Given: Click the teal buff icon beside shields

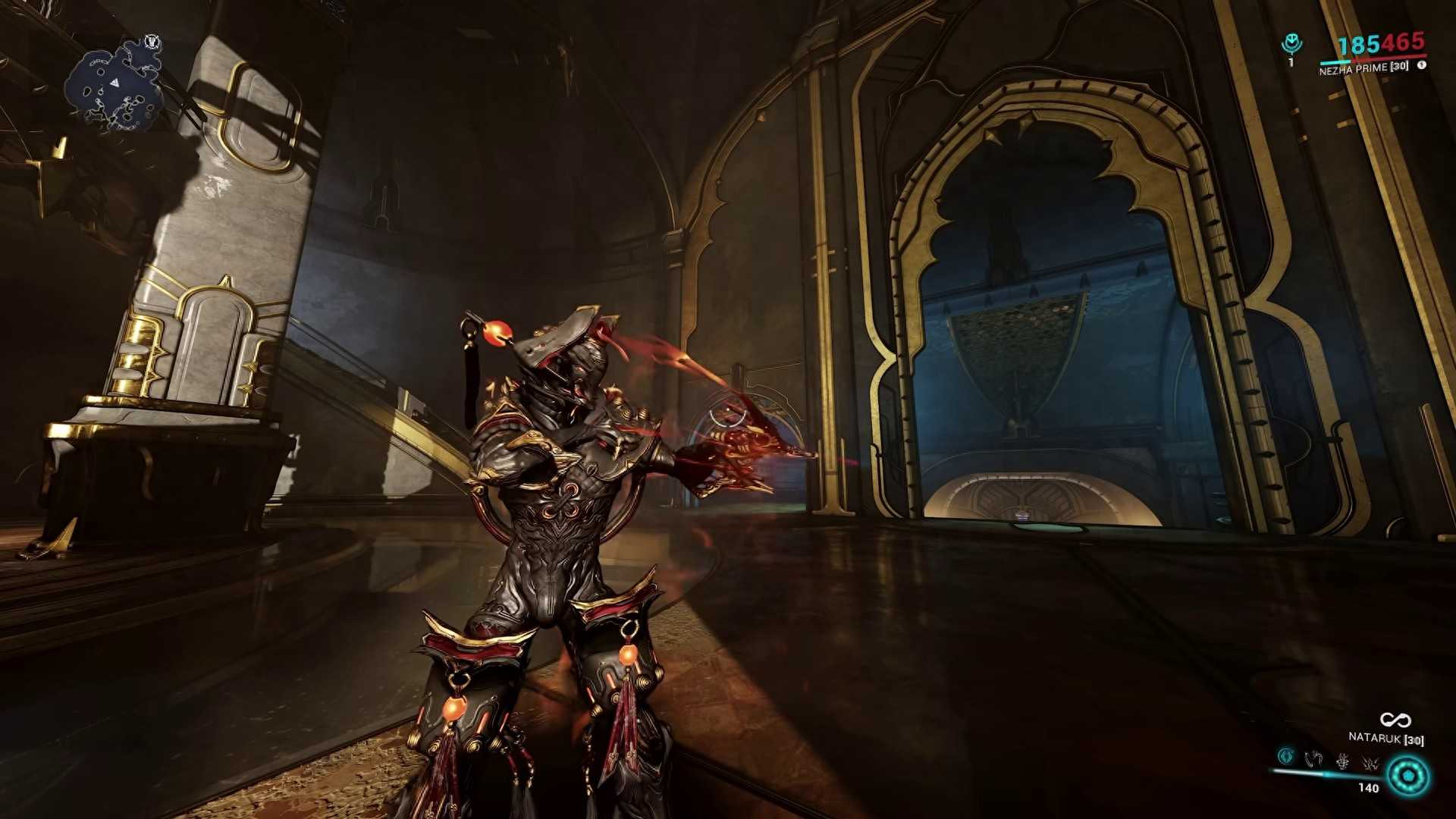Looking at the screenshot, I should (1291, 45).
